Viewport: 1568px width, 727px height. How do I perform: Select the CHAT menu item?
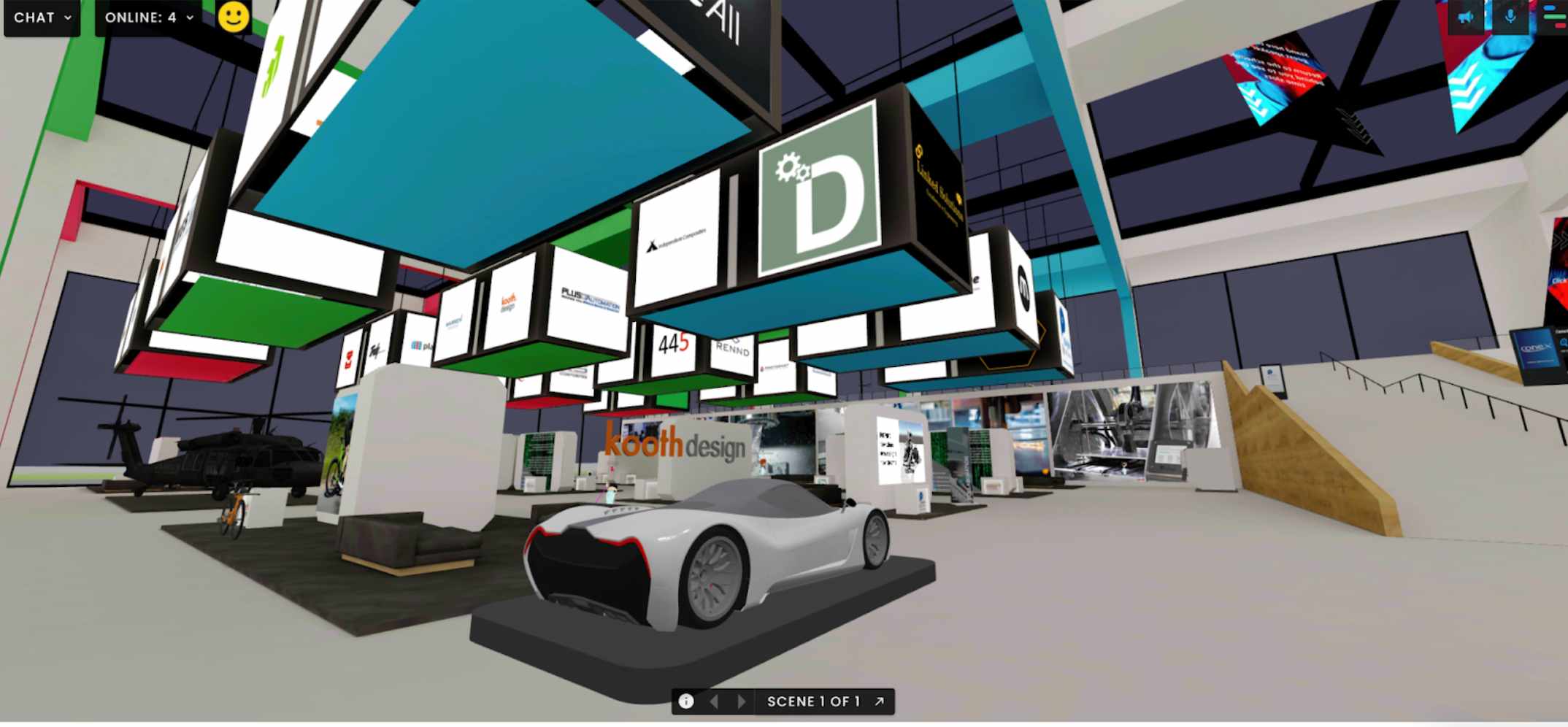pyautogui.click(x=34, y=18)
